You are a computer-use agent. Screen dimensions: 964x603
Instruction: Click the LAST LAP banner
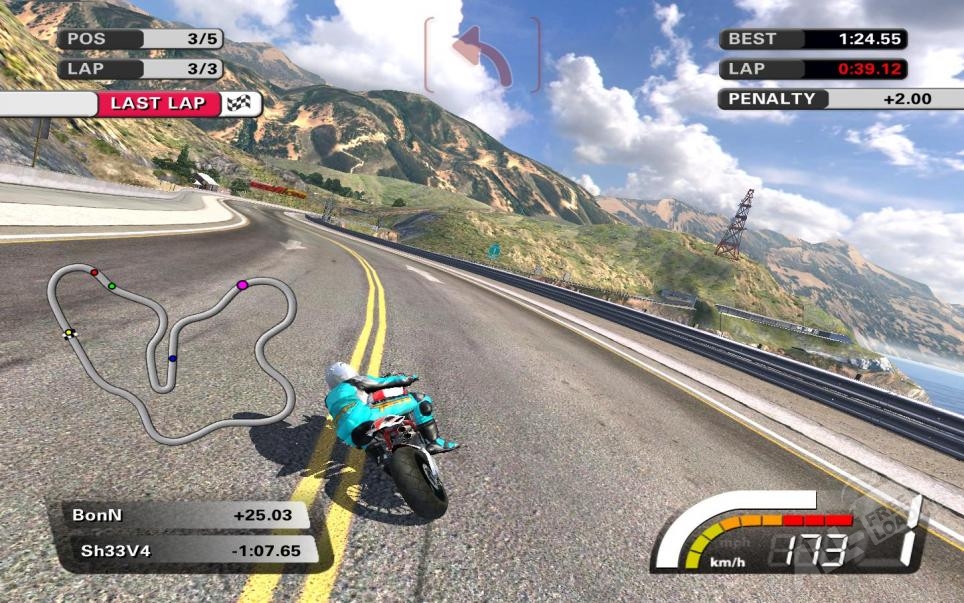point(178,104)
